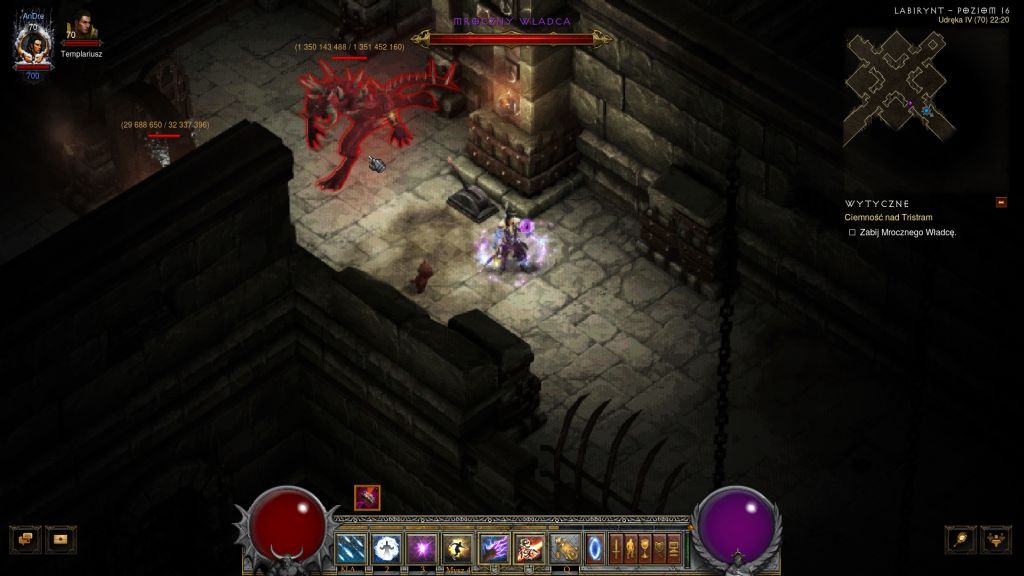1024x576 pixels.
Task: Click the AnDre player portrait
Action: [x=31, y=45]
